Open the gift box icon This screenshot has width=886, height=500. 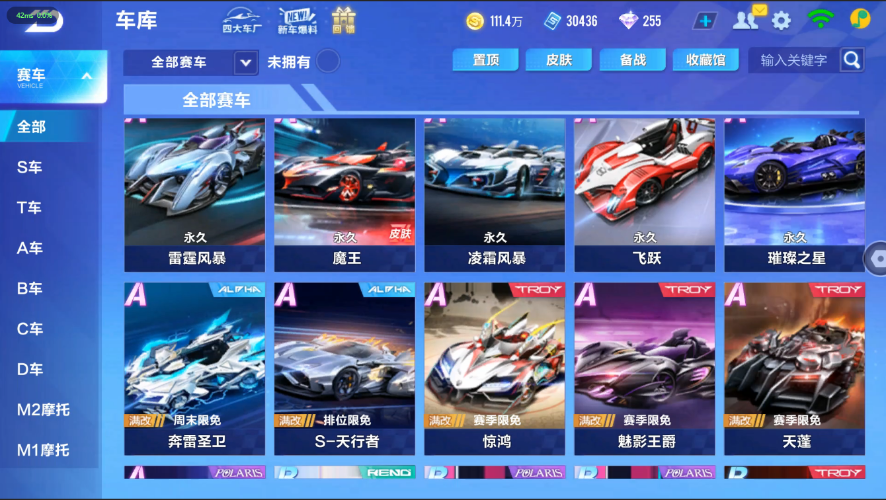pyautogui.click(x=344, y=20)
